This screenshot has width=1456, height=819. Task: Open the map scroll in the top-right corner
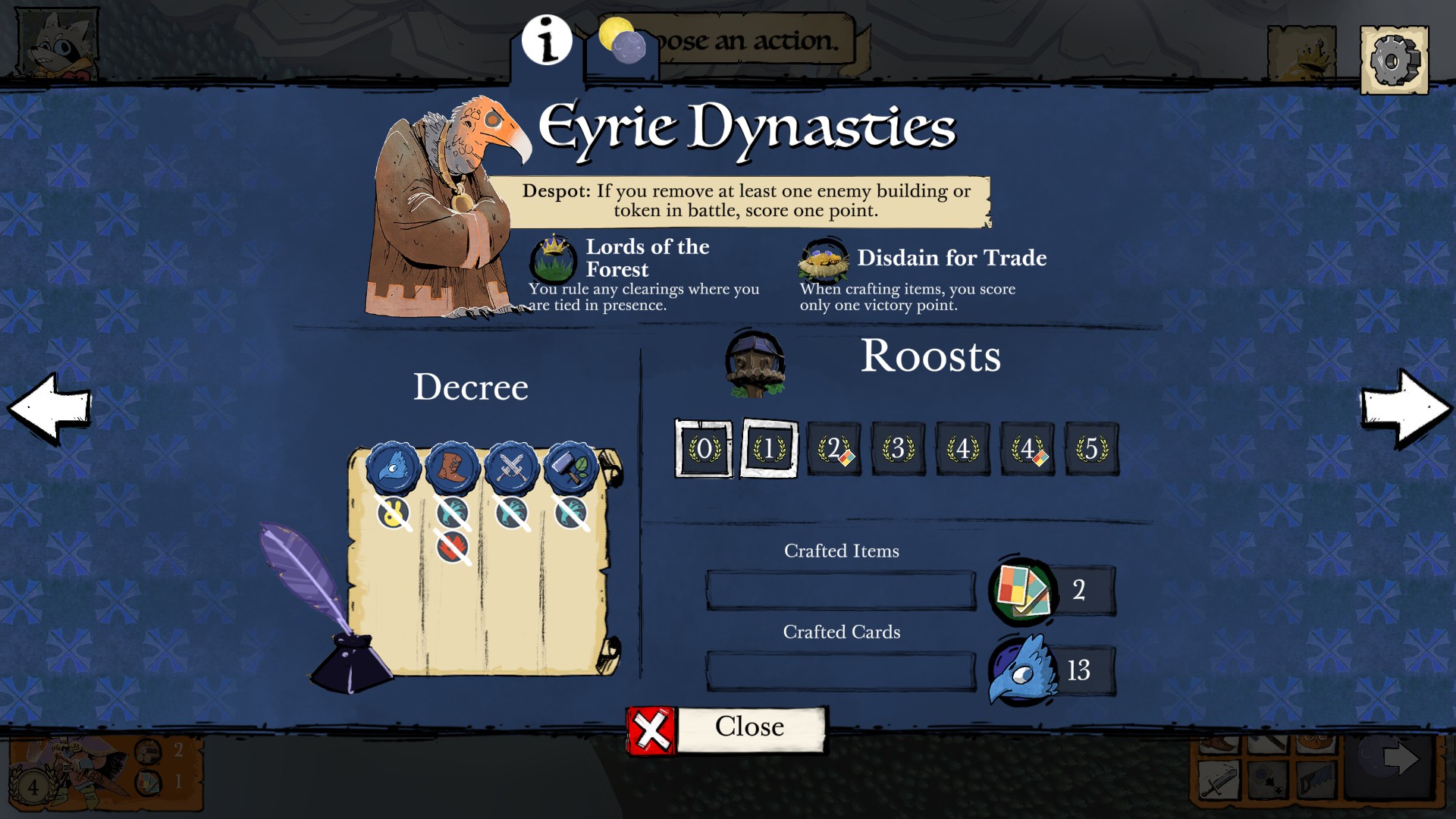(1301, 52)
